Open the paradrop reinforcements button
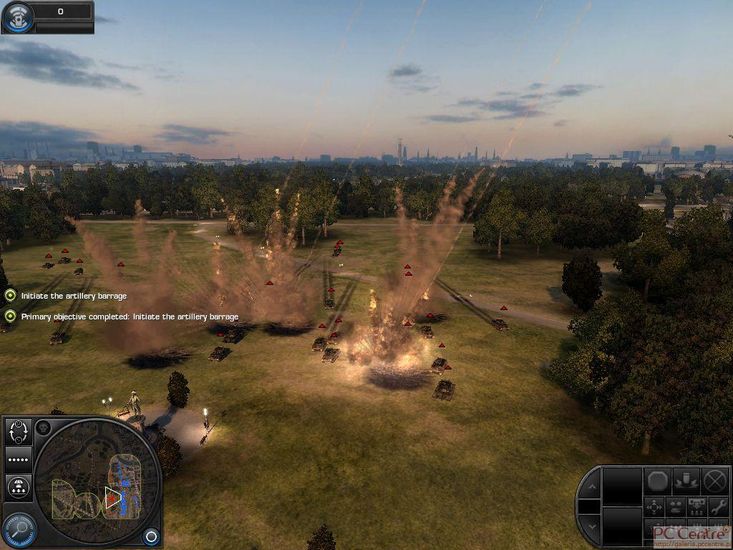The image size is (733, 550). point(19,486)
